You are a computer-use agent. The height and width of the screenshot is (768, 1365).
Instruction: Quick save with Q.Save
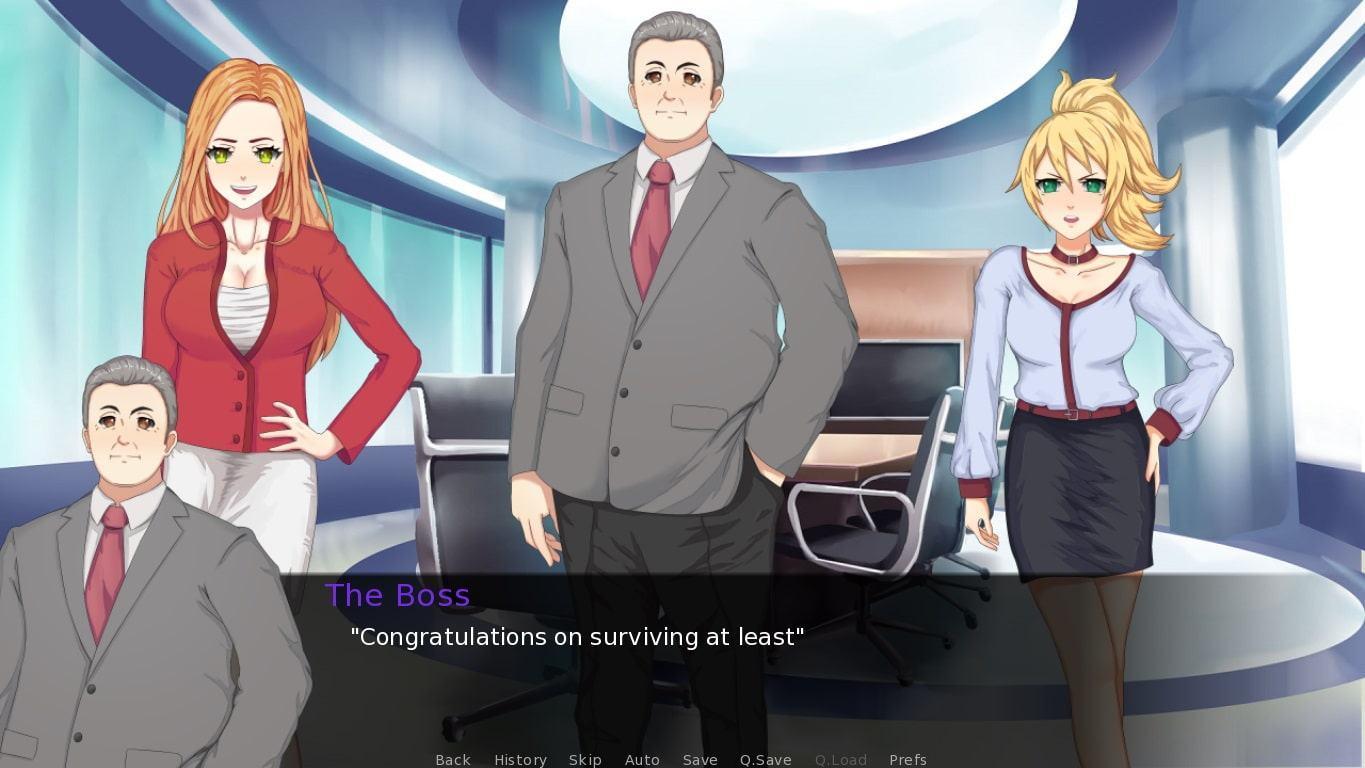tap(765, 760)
